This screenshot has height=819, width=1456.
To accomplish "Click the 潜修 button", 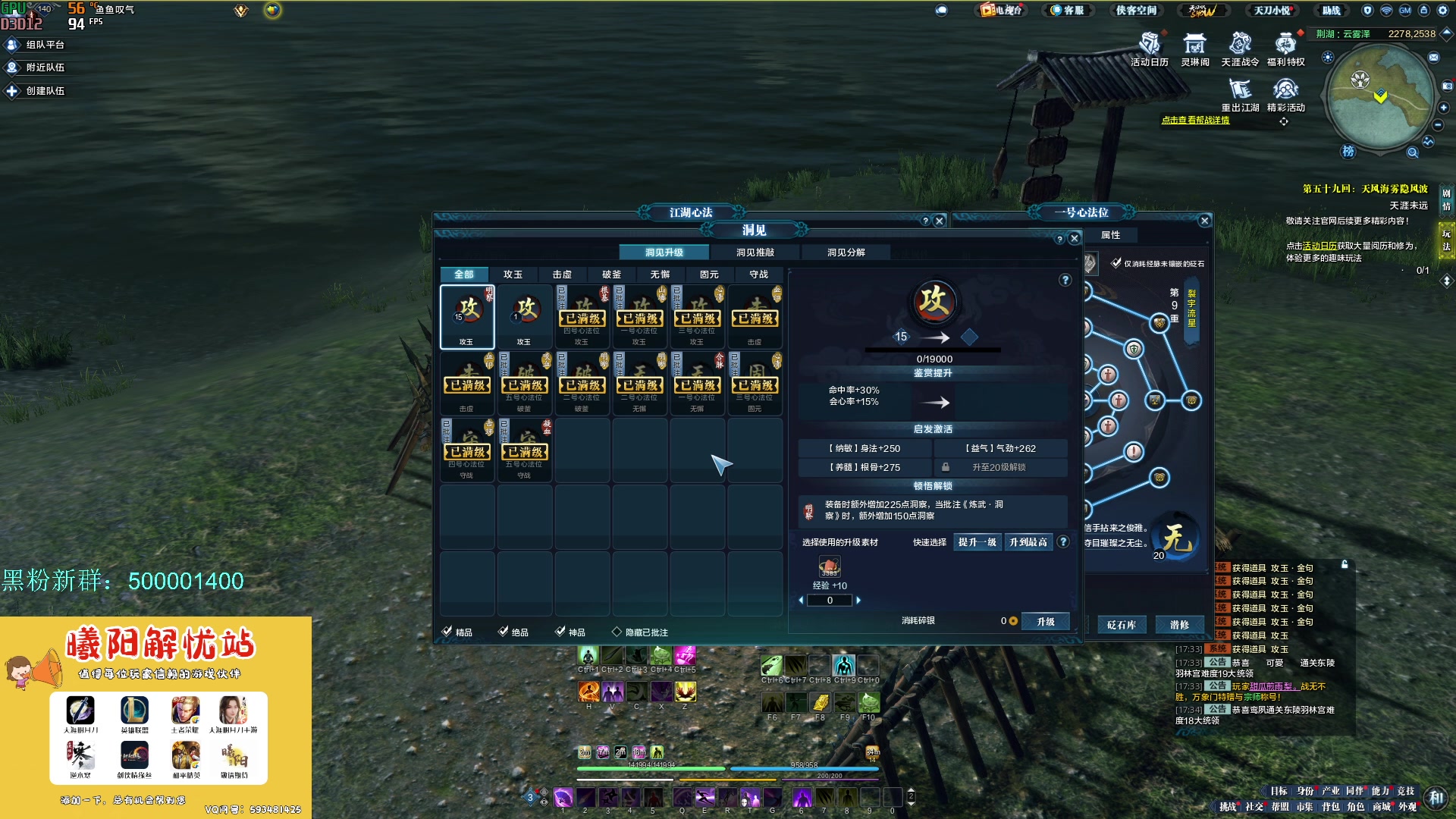I will [1179, 625].
